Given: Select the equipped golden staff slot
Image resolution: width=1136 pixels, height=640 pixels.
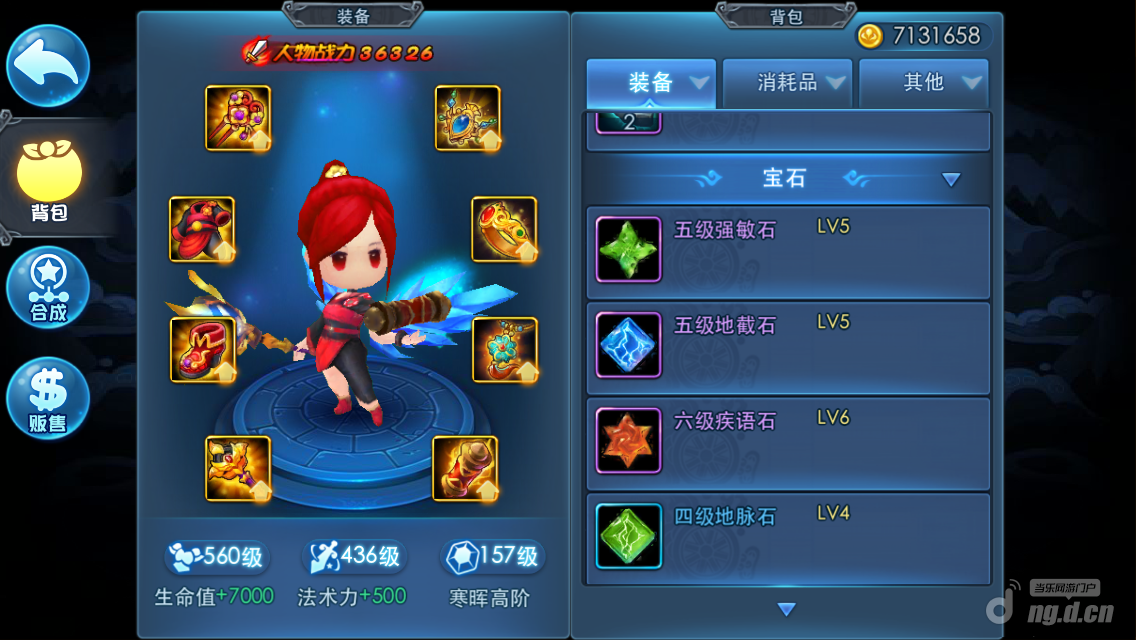Looking at the screenshot, I should click(238, 118).
